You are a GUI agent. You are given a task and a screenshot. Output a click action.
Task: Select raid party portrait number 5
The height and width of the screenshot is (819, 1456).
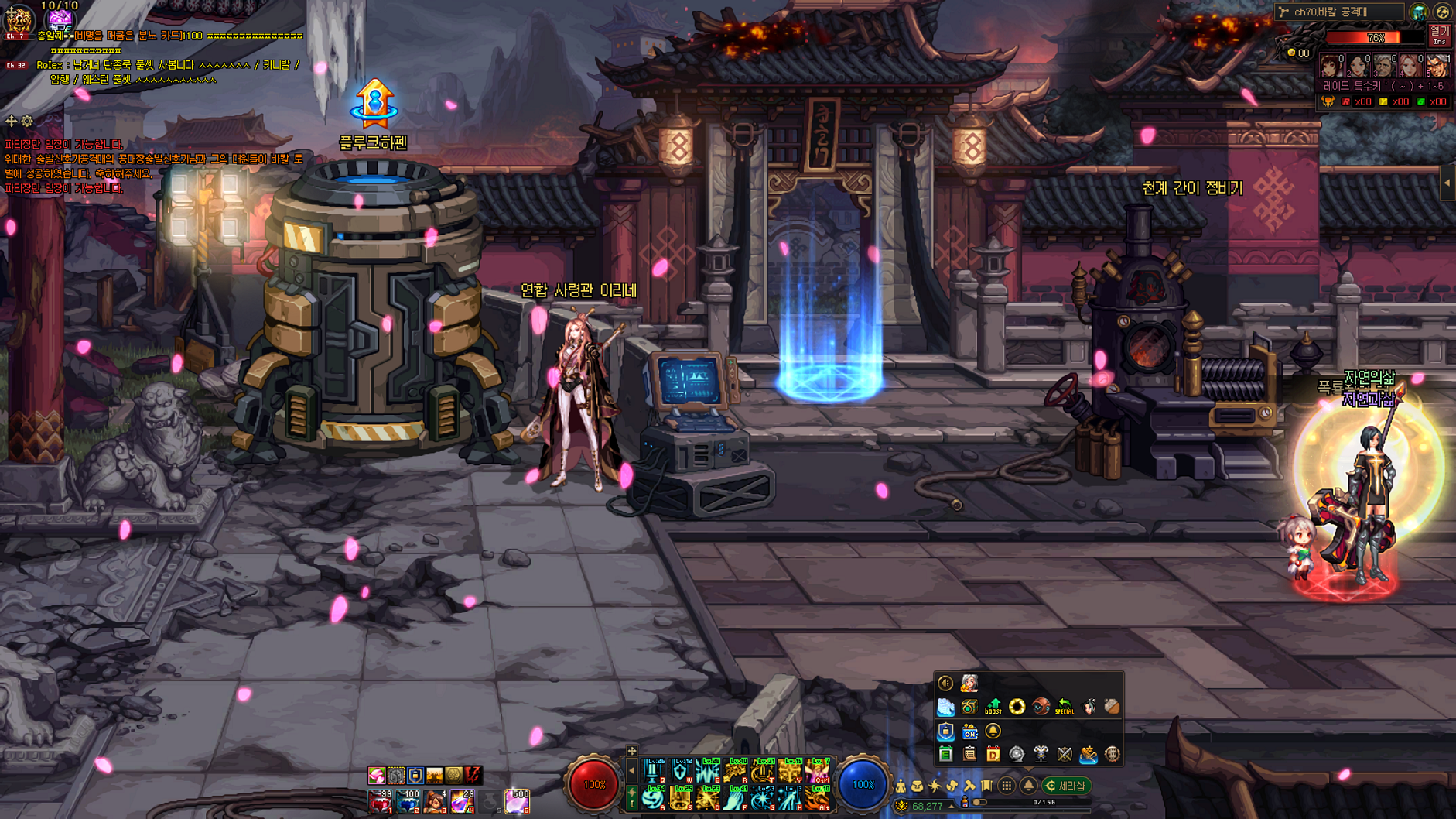point(1437,67)
